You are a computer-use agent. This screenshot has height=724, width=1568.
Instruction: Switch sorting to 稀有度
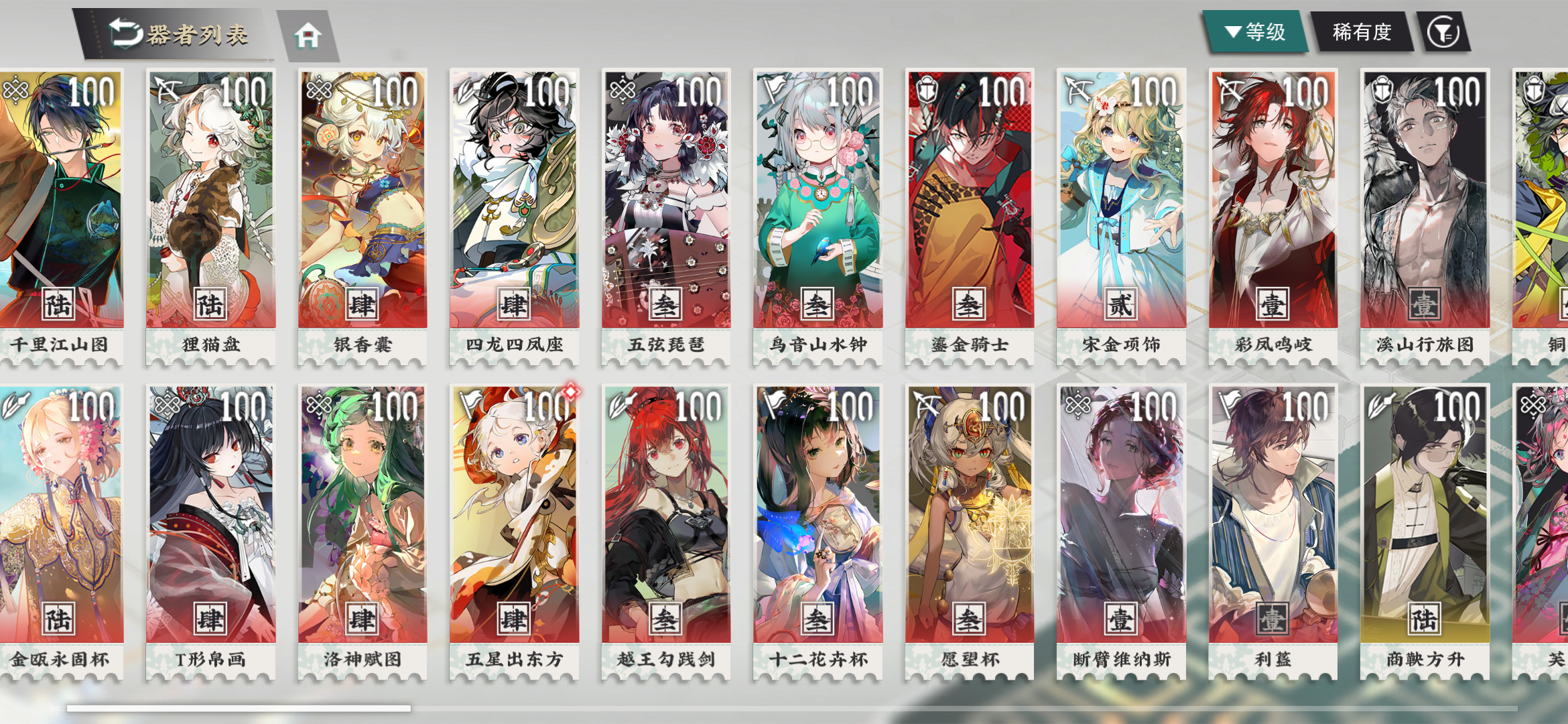coord(1362,30)
